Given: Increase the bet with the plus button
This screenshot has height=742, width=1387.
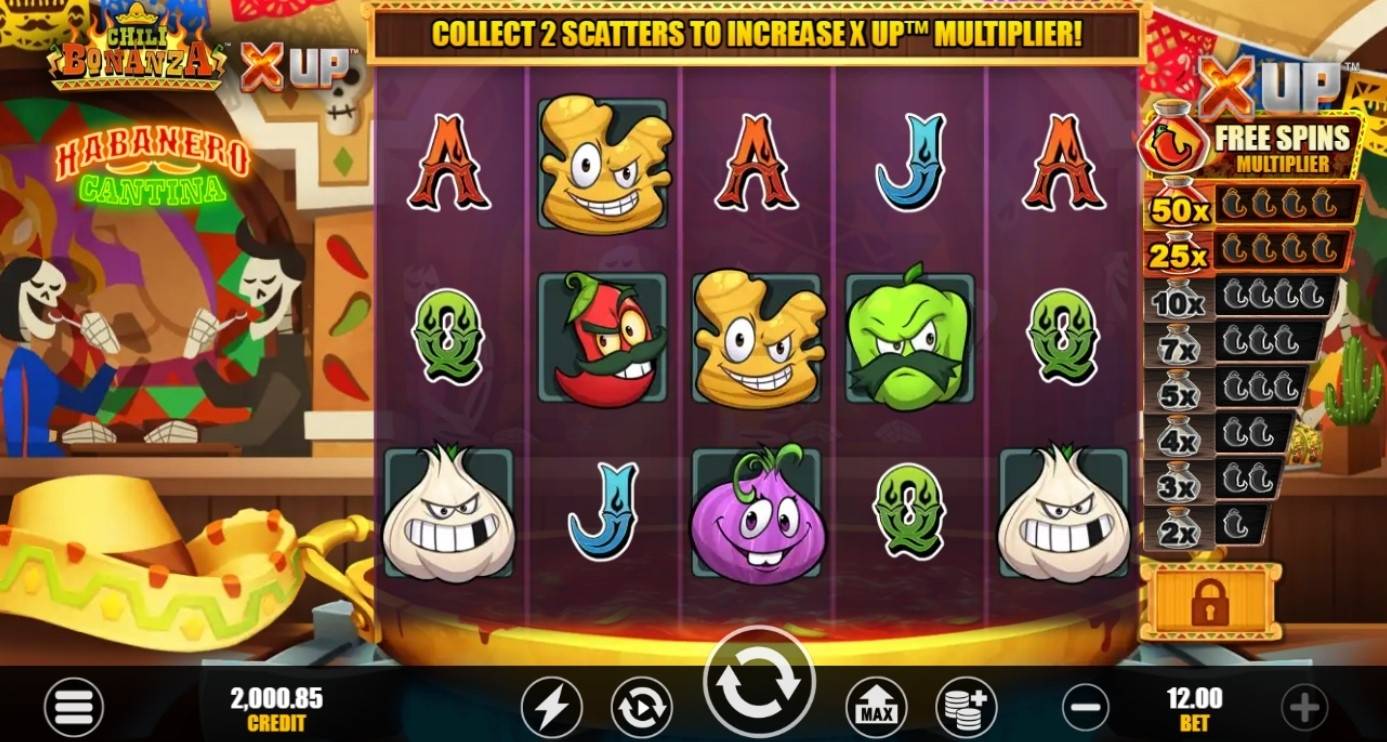Looking at the screenshot, I should (1306, 708).
